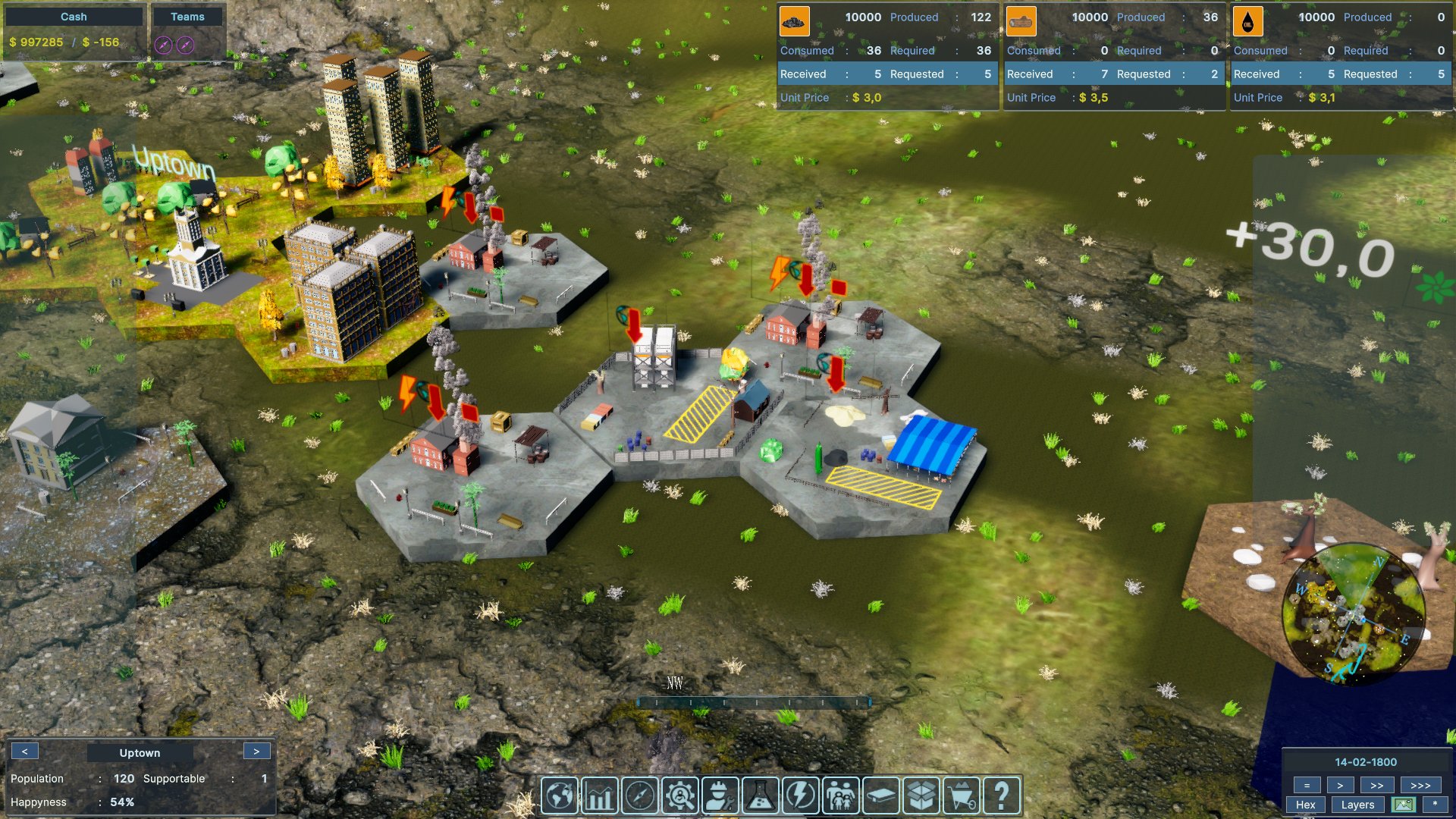1456x819 pixels.
Task: Open the Layers options
Action: 1357,805
